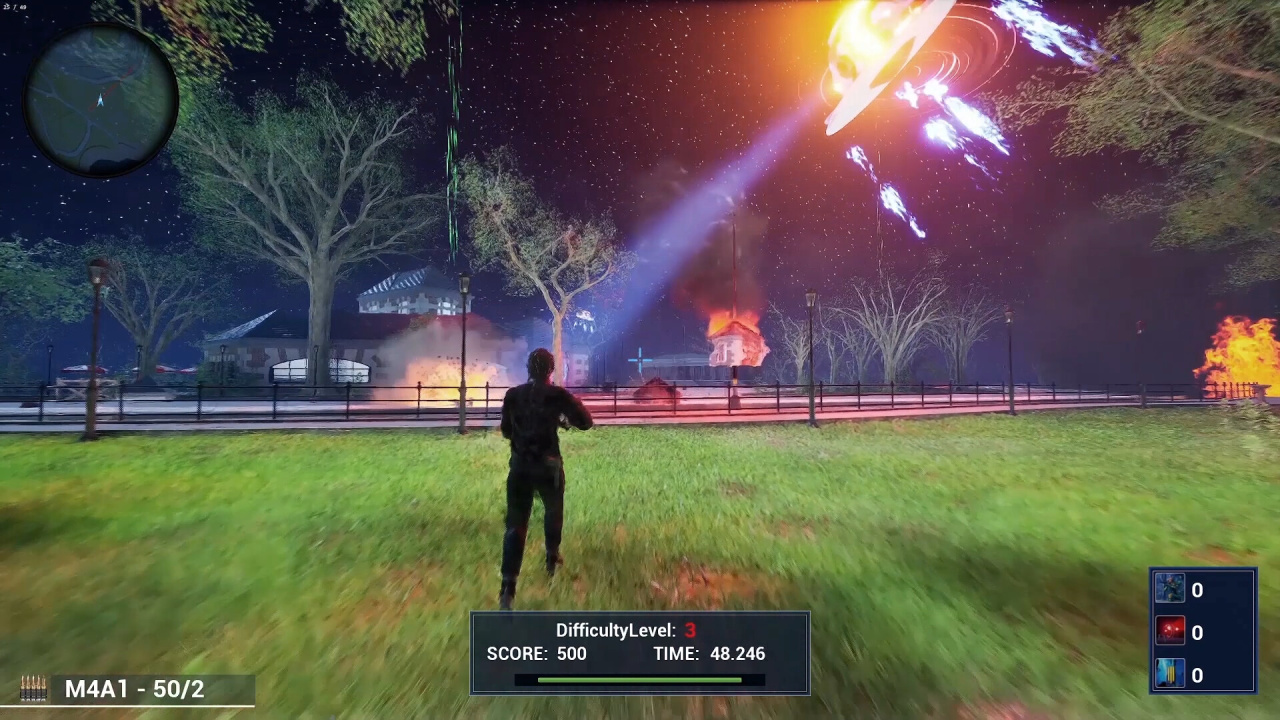
Task: Select the soldier portrait icon
Action: coord(1170,589)
